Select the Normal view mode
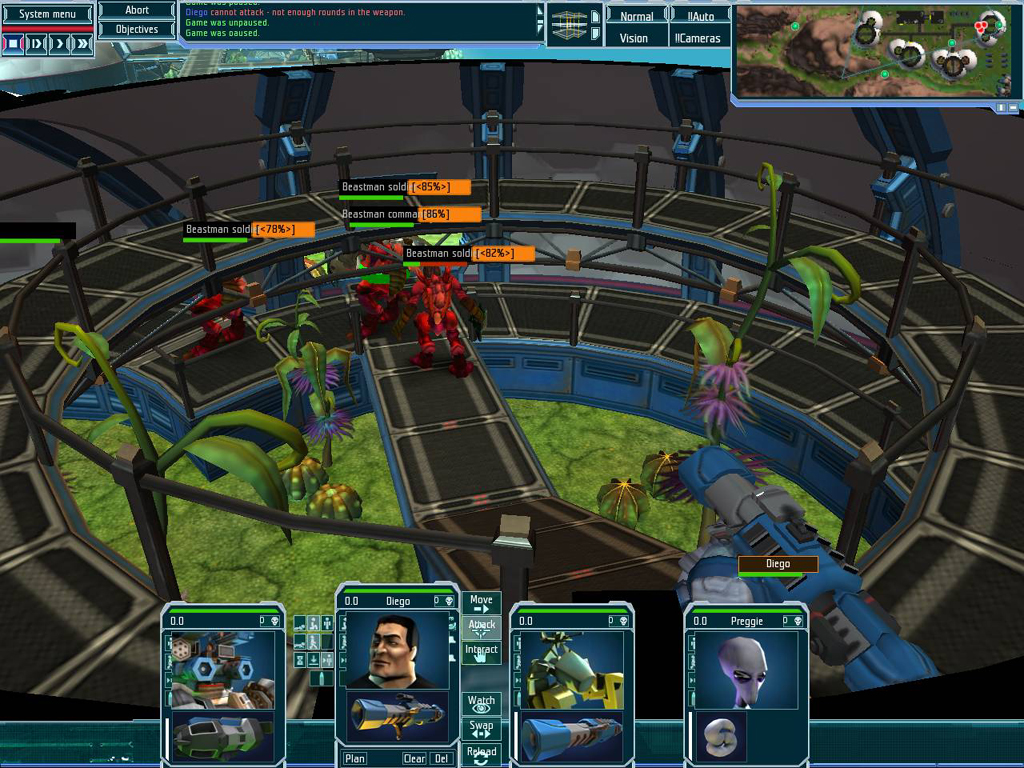Screen dimensions: 1024x768 pos(636,16)
